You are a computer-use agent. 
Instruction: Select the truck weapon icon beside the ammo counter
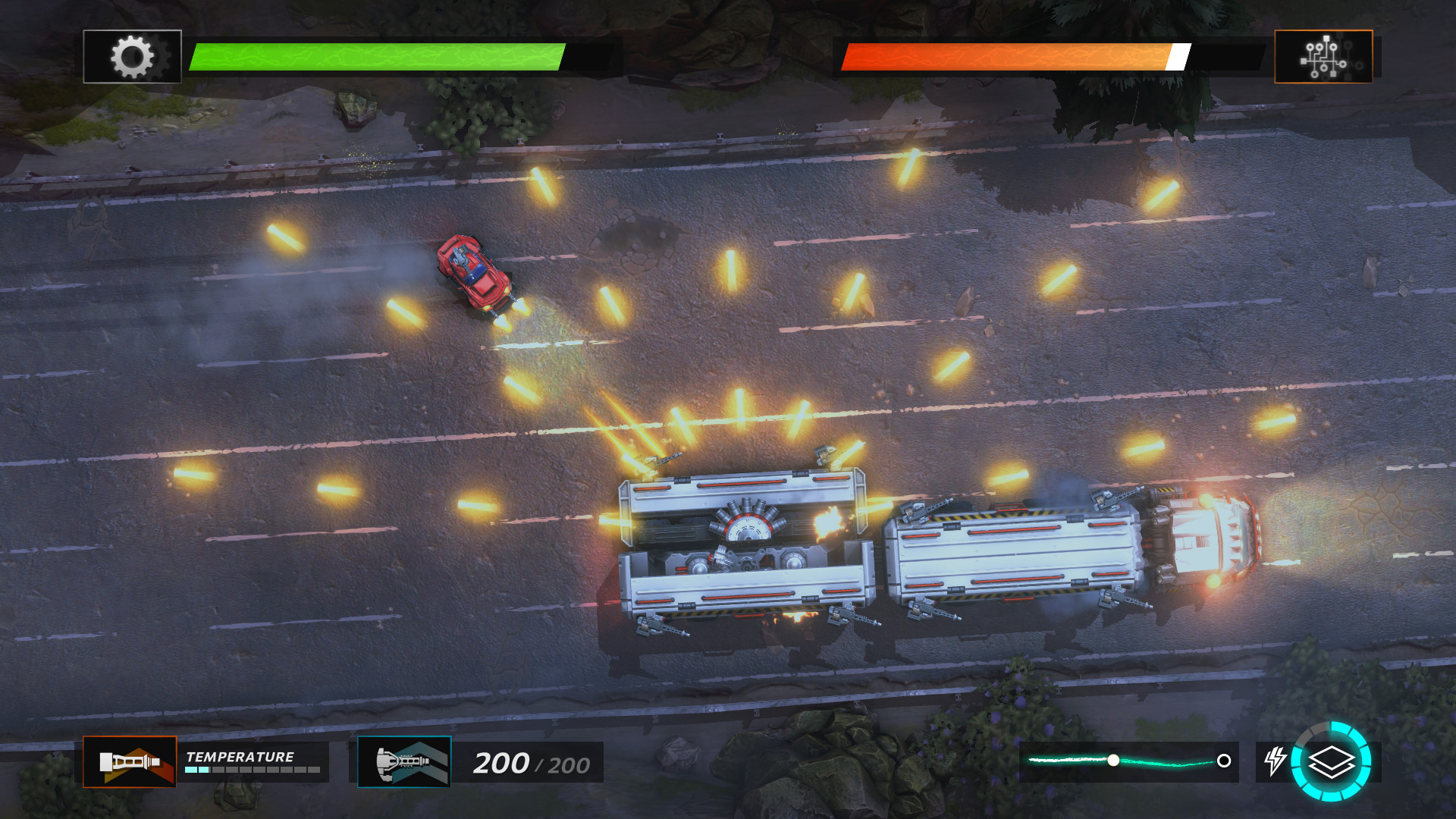coord(404,762)
